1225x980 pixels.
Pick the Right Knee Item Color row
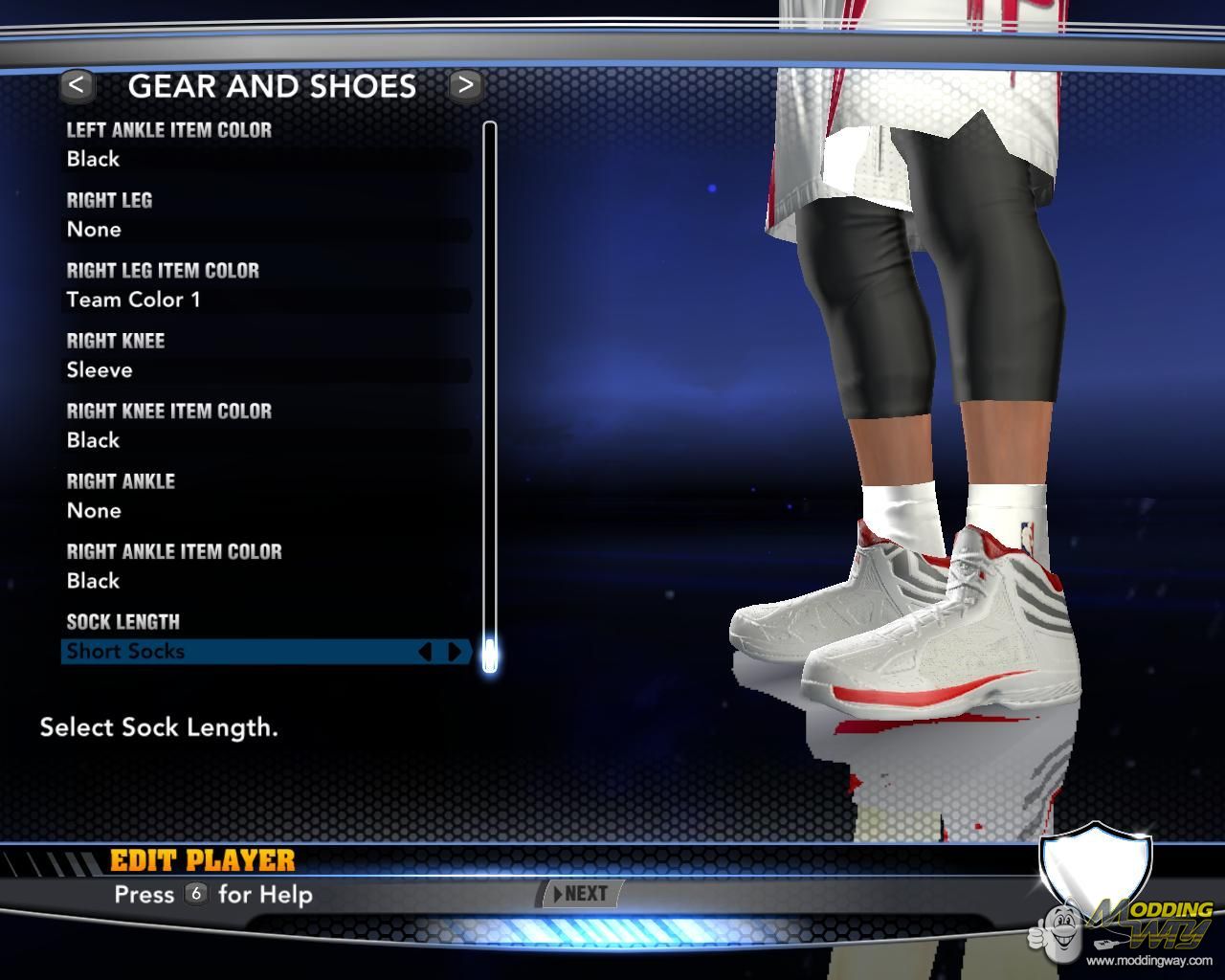266,440
